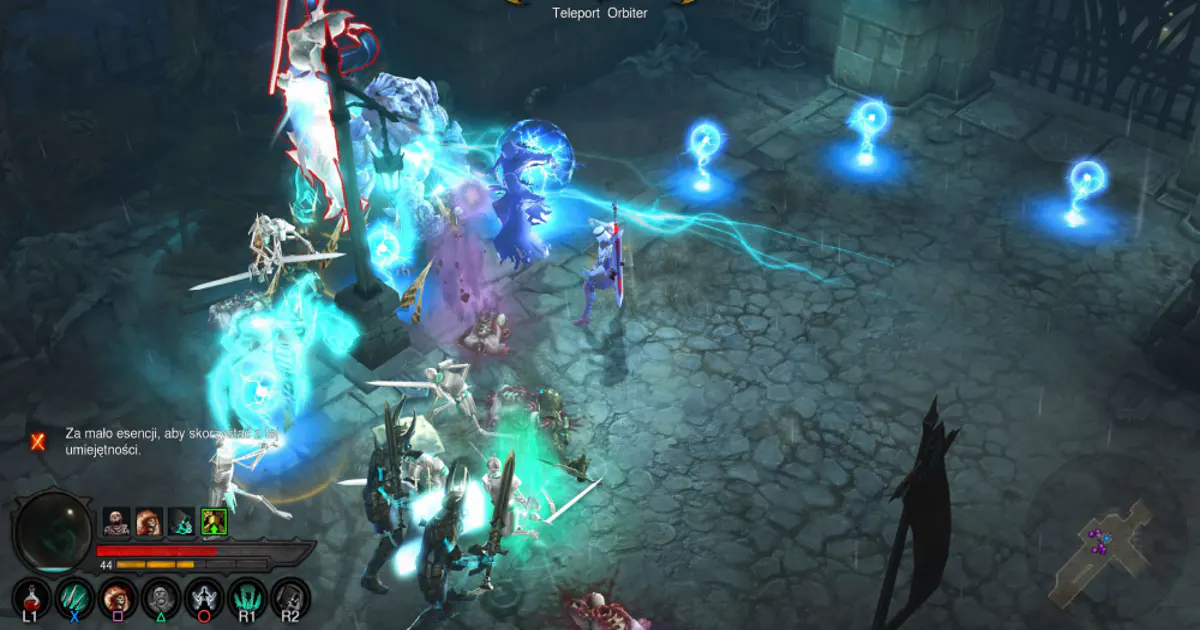Dismiss the red X essence warning icon
Viewport: 1200px width, 630px height.
[x=38, y=441]
